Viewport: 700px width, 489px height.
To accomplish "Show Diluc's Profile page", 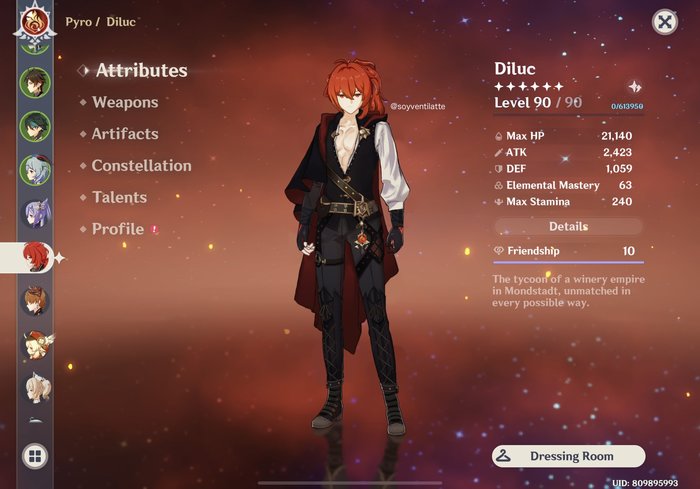I will 118,230.
